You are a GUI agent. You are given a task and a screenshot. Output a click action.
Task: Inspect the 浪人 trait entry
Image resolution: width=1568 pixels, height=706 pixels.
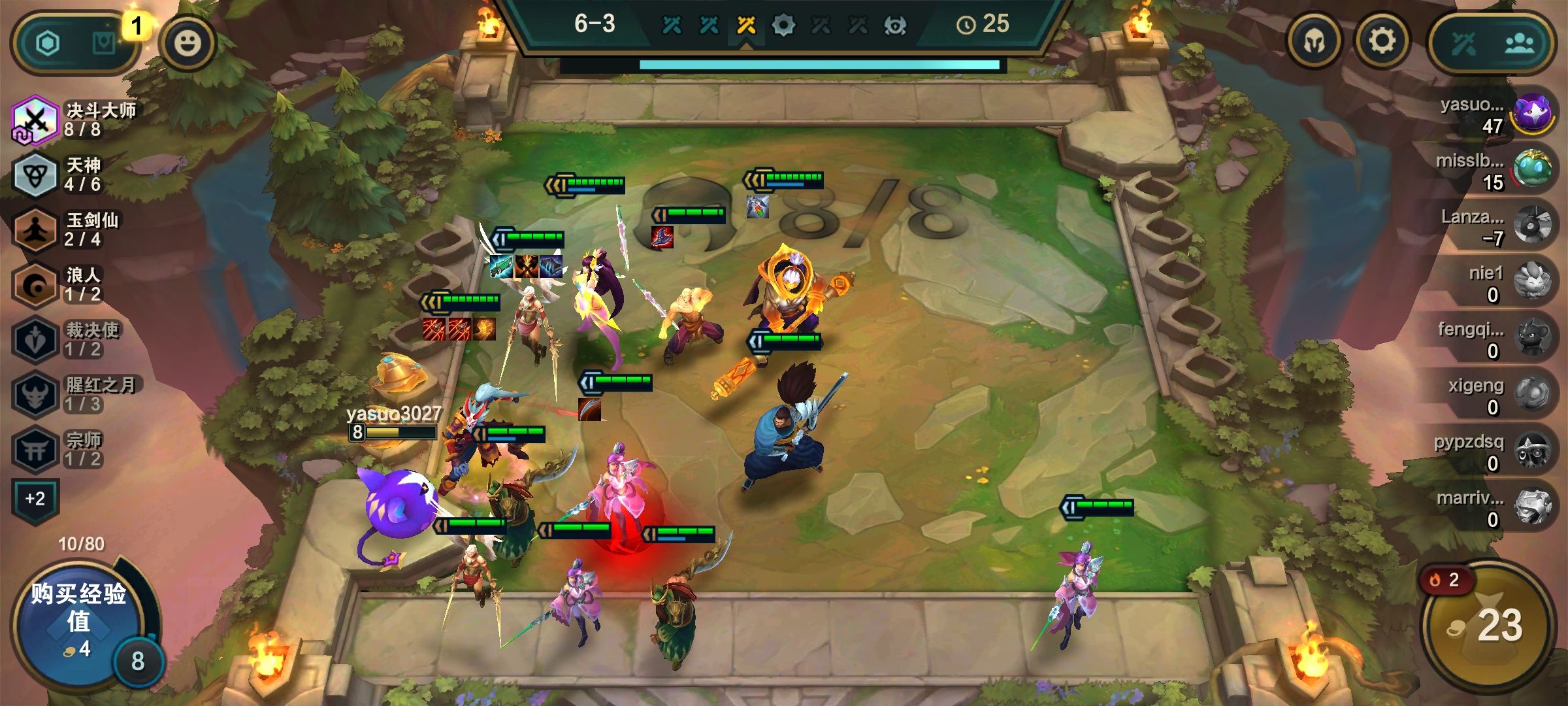tap(62, 284)
